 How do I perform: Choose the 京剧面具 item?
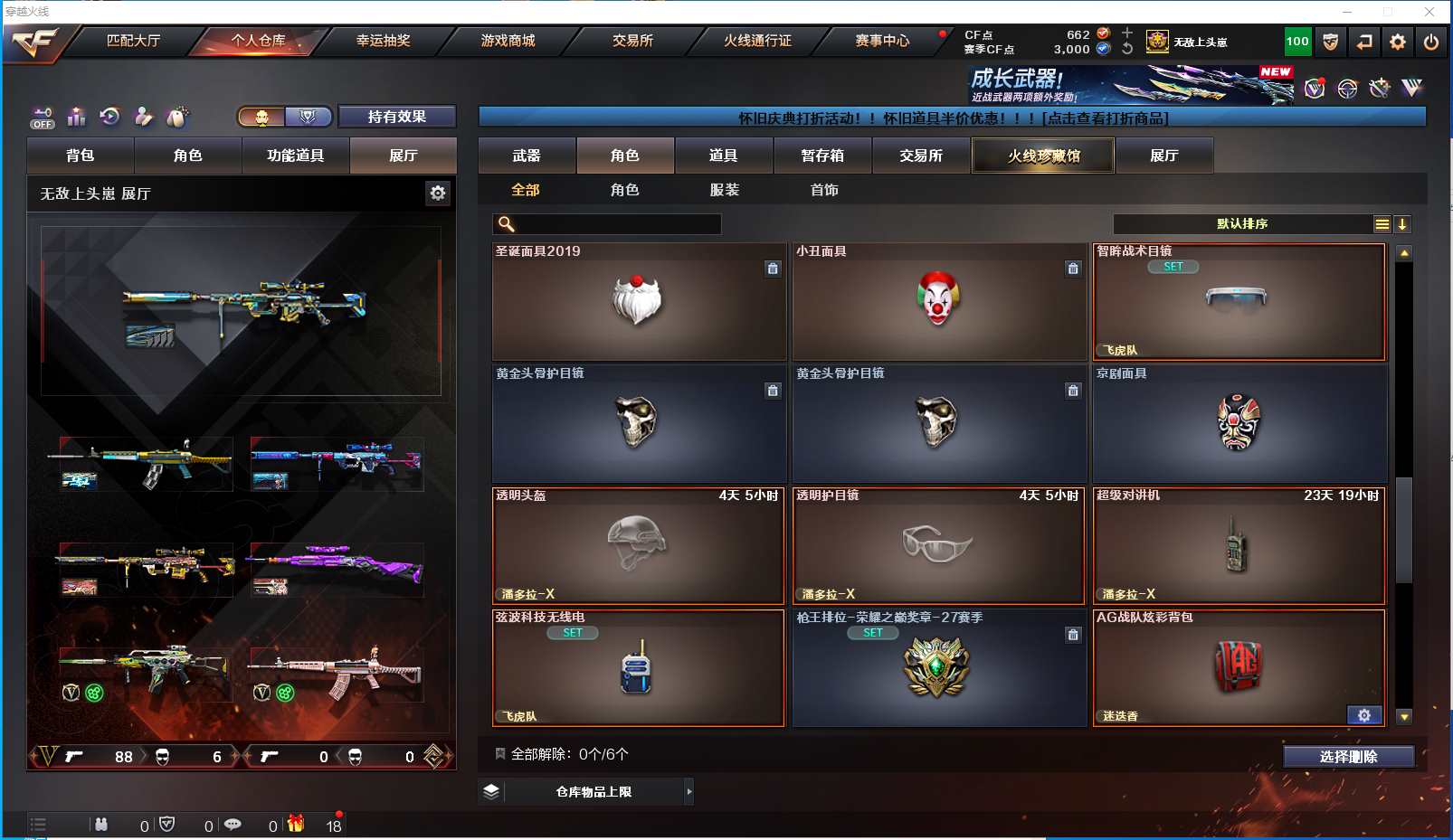pyautogui.click(x=1239, y=423)
